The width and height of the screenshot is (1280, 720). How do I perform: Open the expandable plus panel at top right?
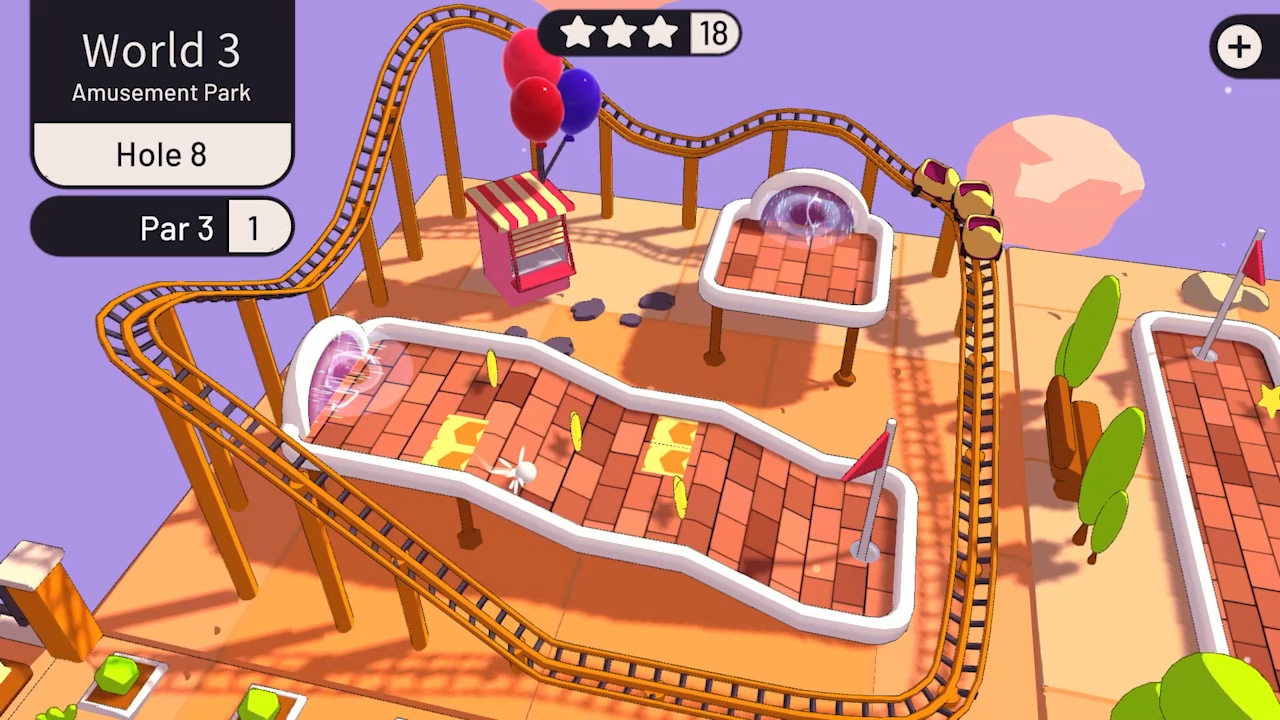1239,46
